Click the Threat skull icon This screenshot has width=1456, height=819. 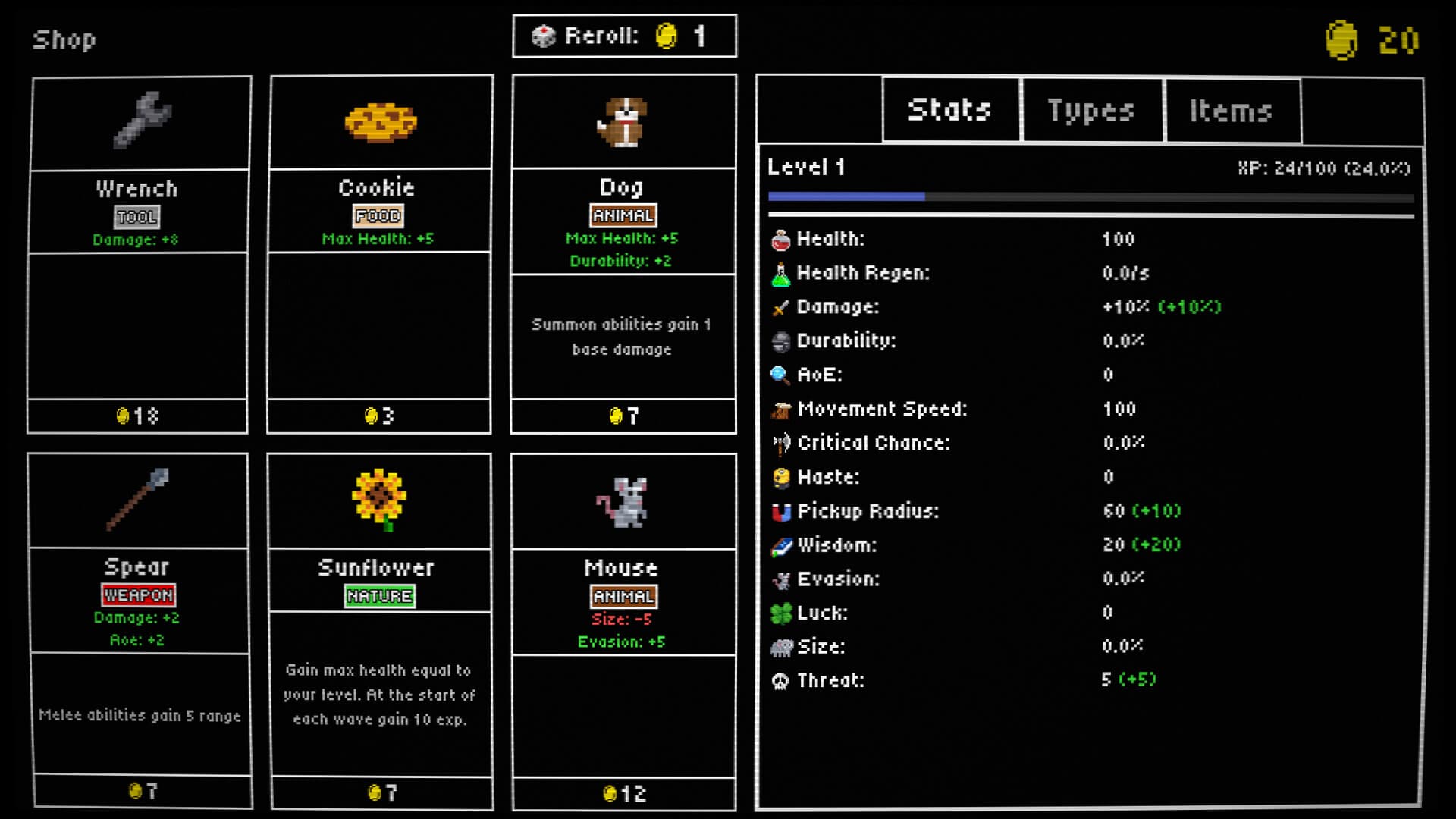coord(780,680)
